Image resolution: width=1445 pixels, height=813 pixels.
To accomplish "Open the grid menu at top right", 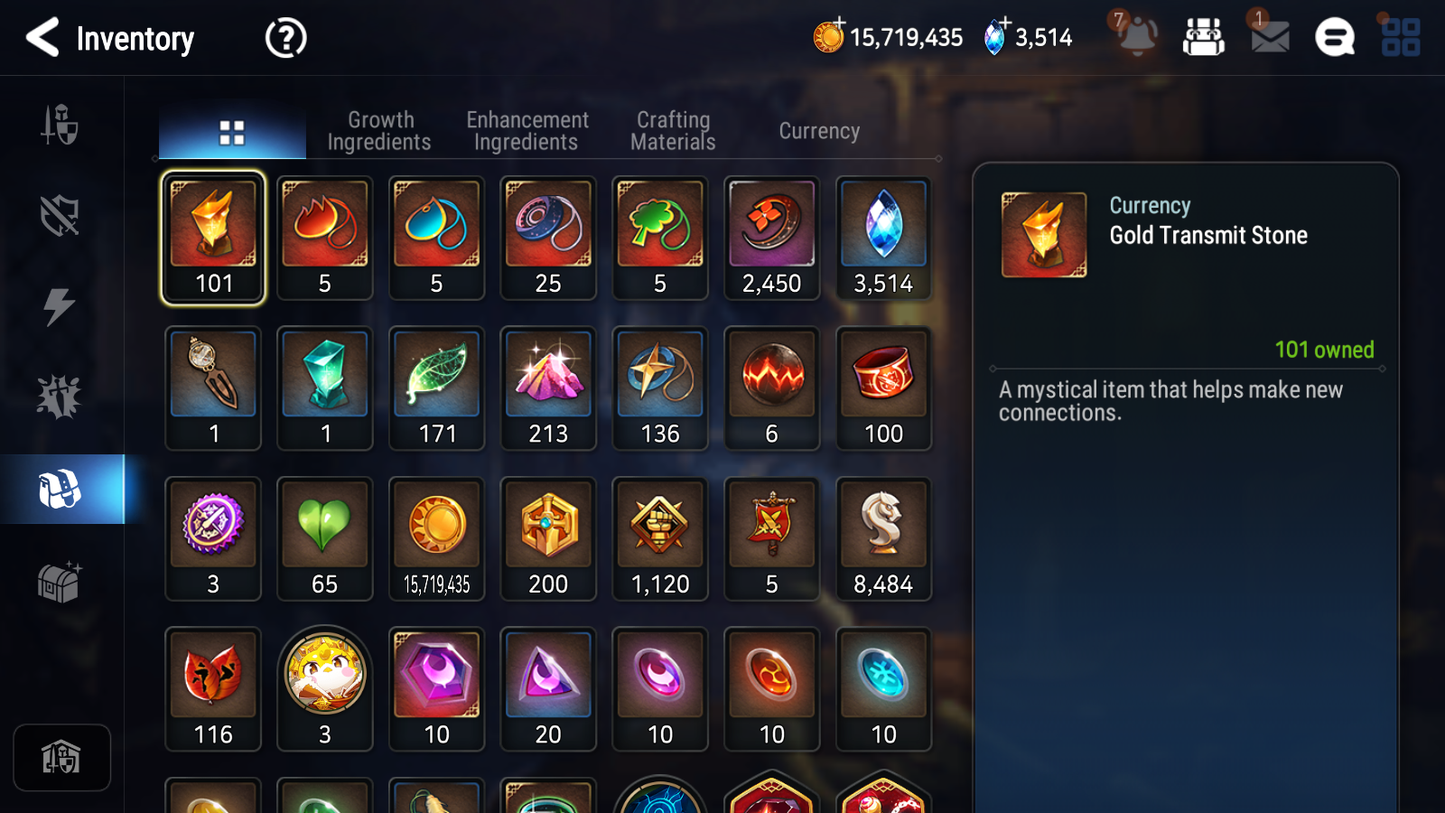I will [x=1400, y=36].
